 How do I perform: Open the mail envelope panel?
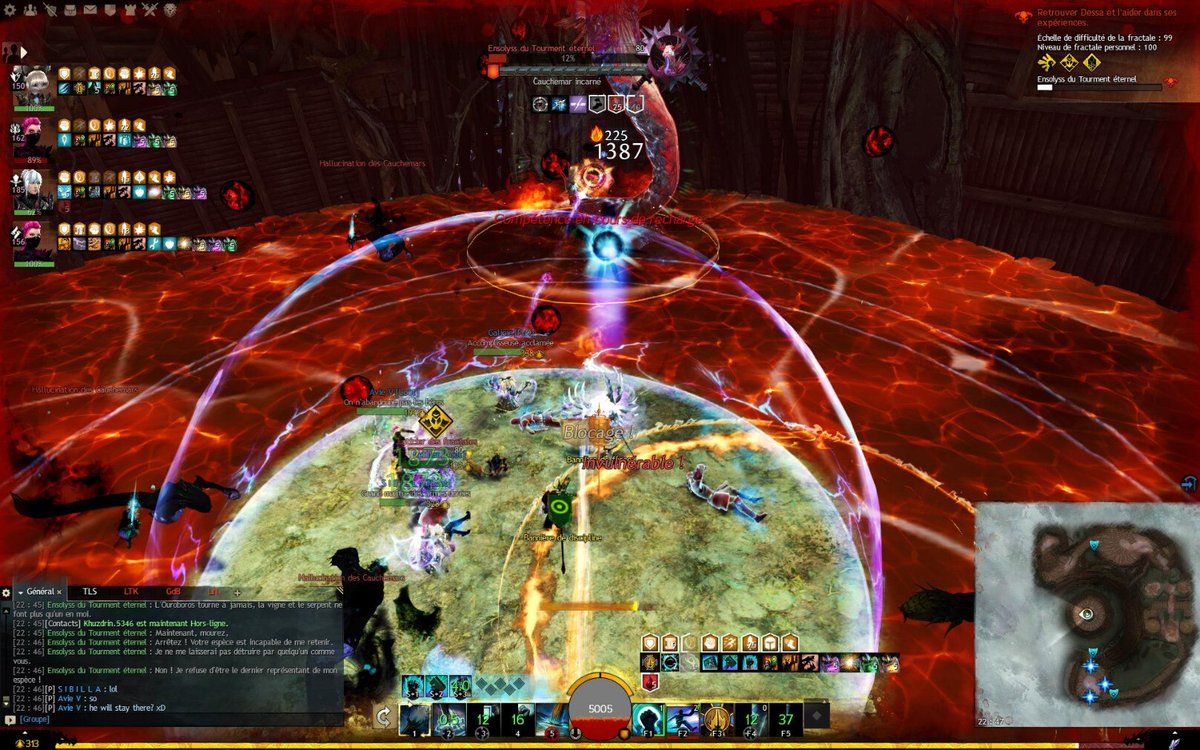[x=91, y=10]
